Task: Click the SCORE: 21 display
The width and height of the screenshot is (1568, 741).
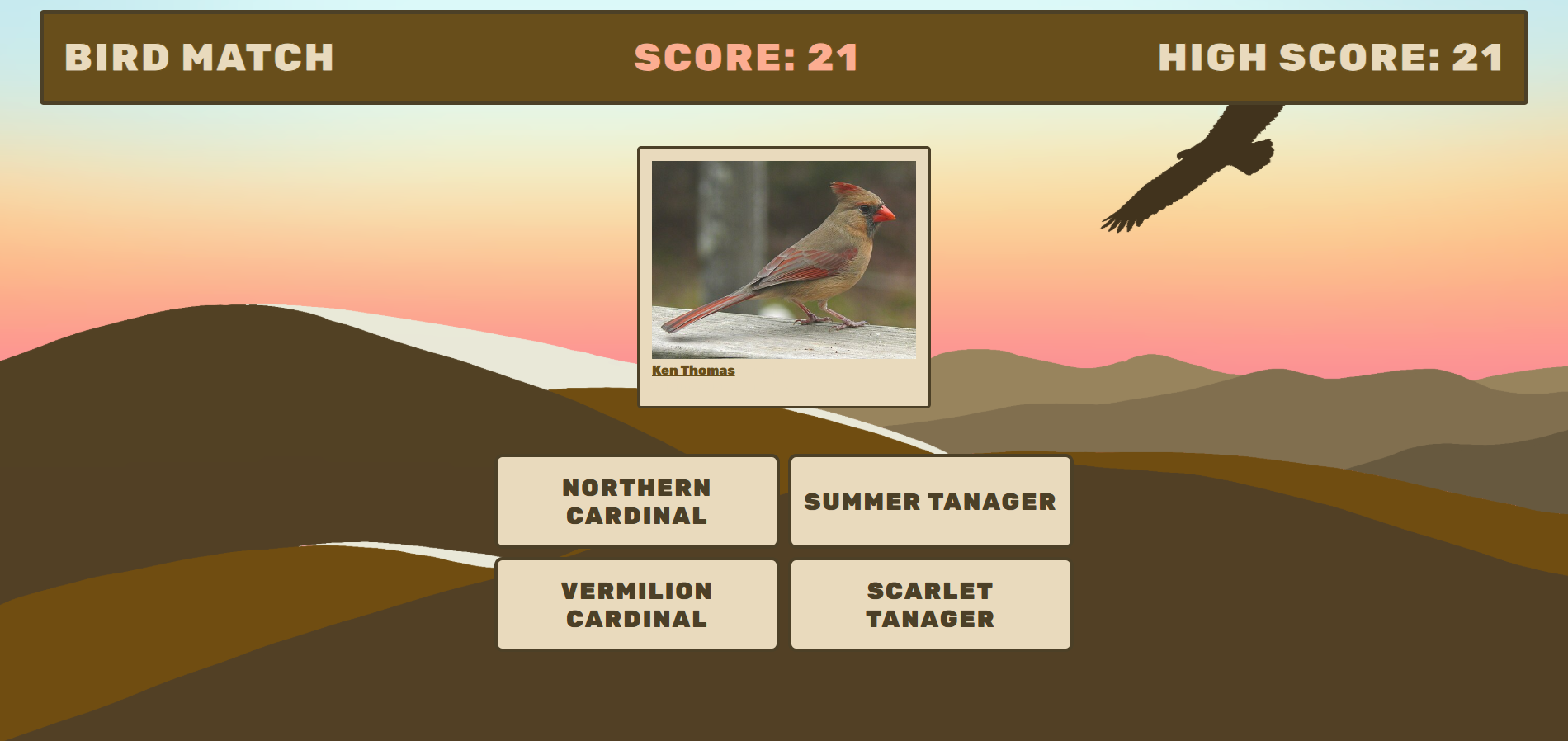Action: (745, 56)
